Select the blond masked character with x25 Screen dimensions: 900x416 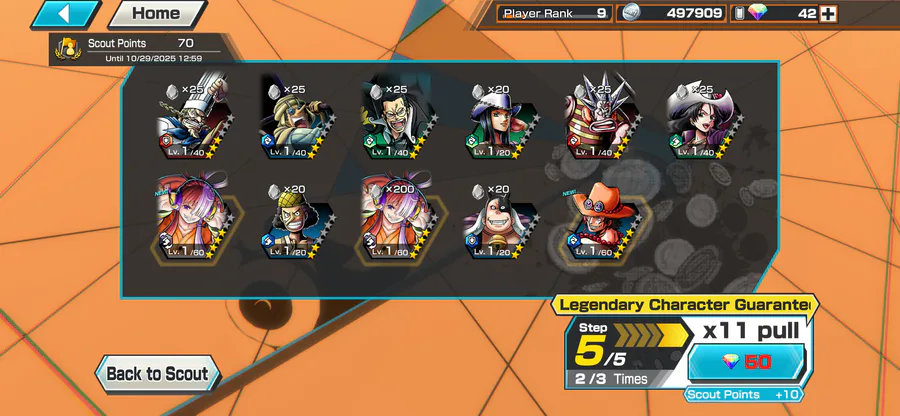tap(291, 118)
